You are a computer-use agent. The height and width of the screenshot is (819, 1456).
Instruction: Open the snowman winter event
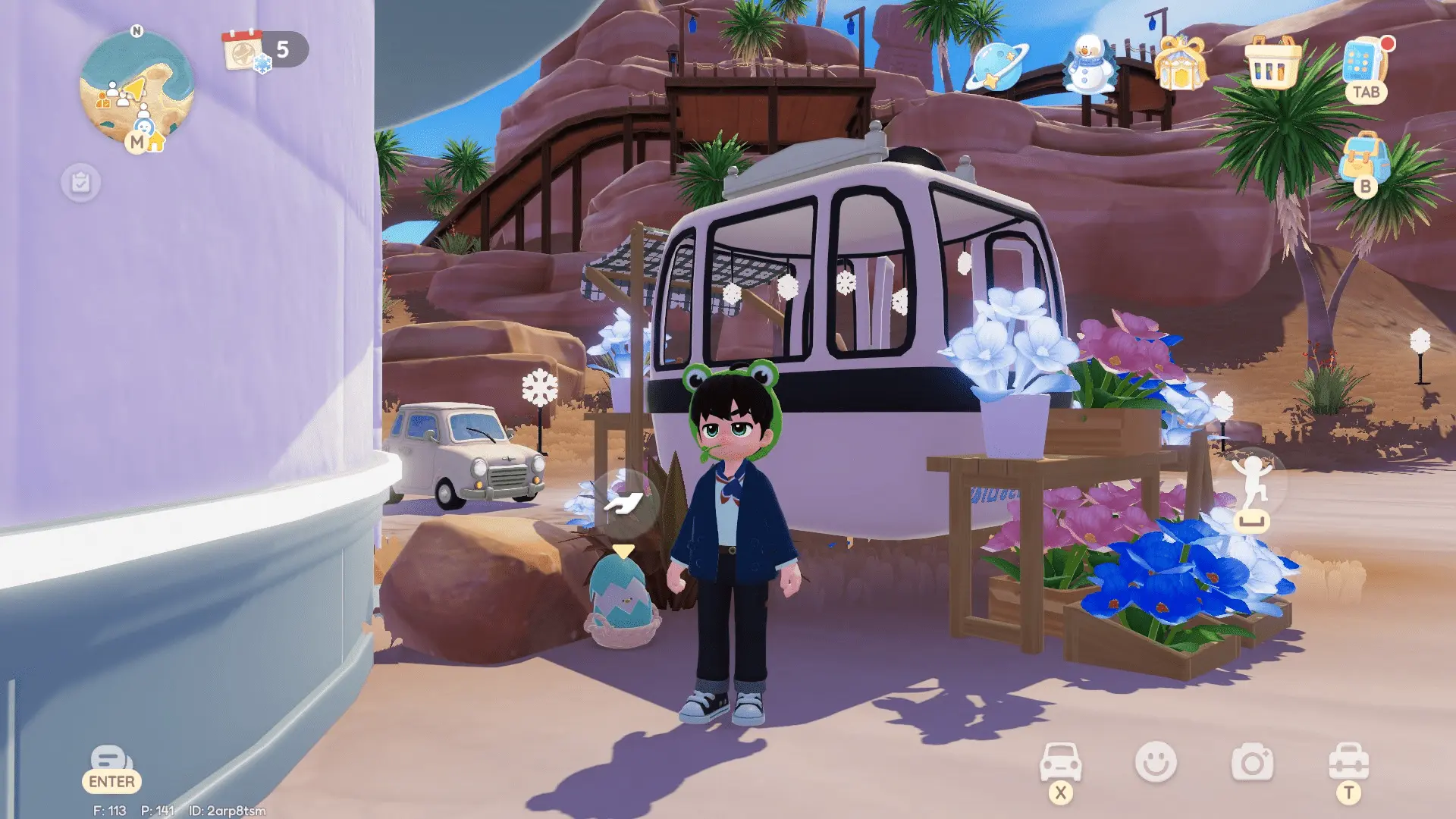(1089, 64)
